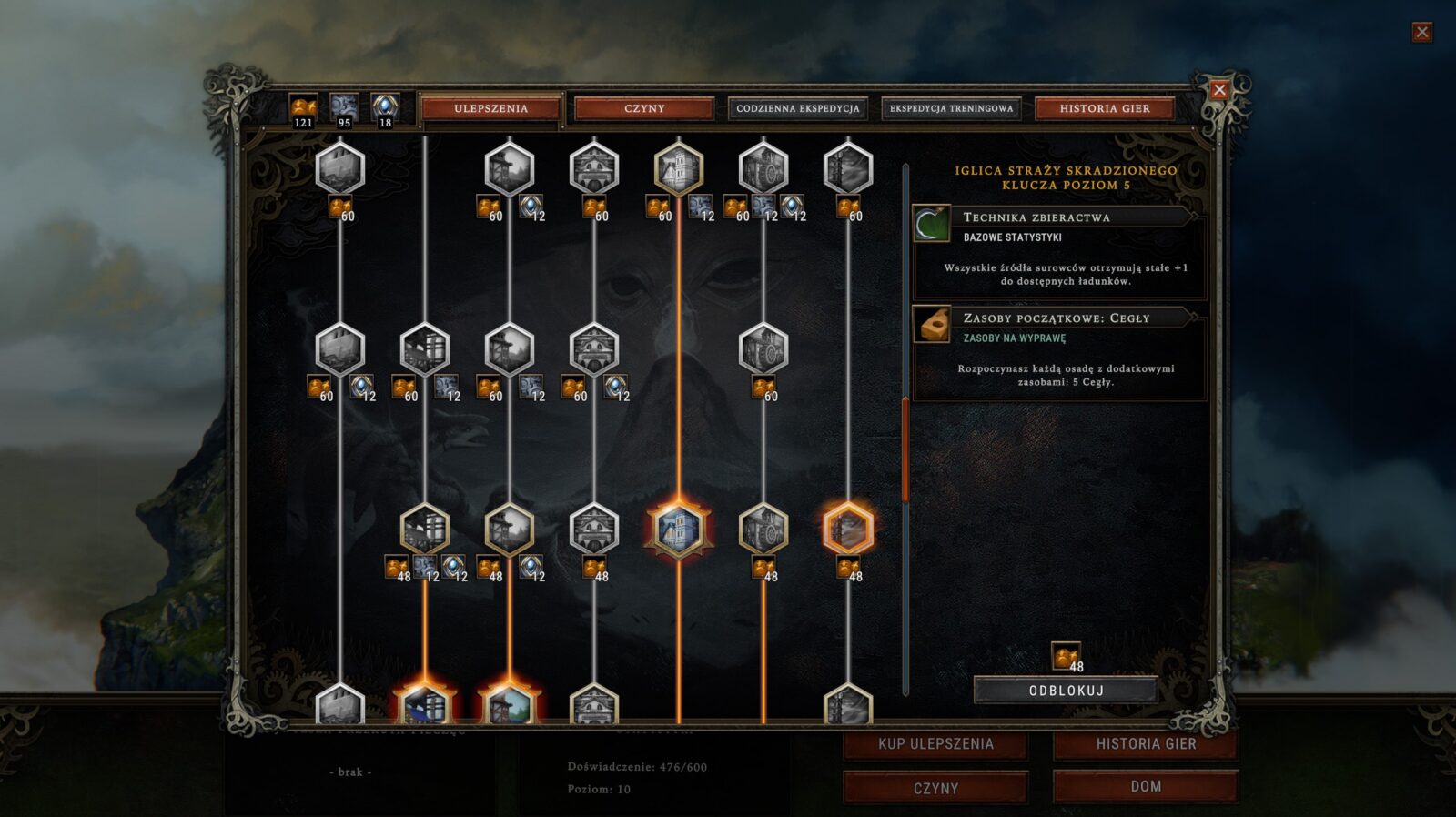Image resolution: width=1456 pixels, height=817 pixels.
Task: Switch to the Ulepszenia tab
Action: (x=490, y=108)
